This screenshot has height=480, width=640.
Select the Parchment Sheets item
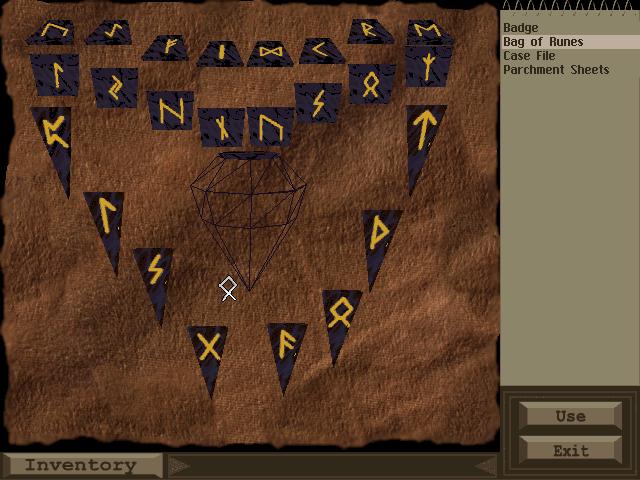pyautogui.click(x=556, y=70)
